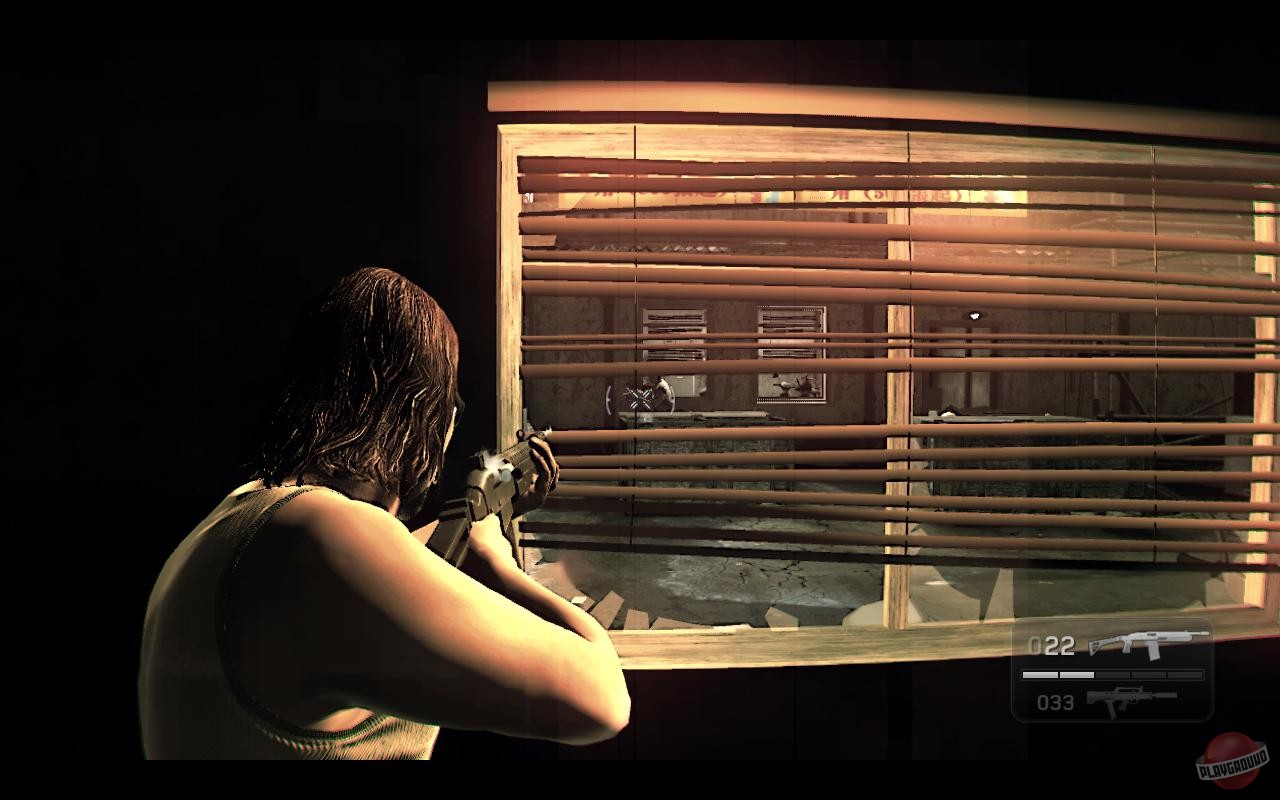The height and width of the screenshot is (800, 1280).
Task: Click the reserve ammo counter showing 033
Action: [x=1056, y=702]
